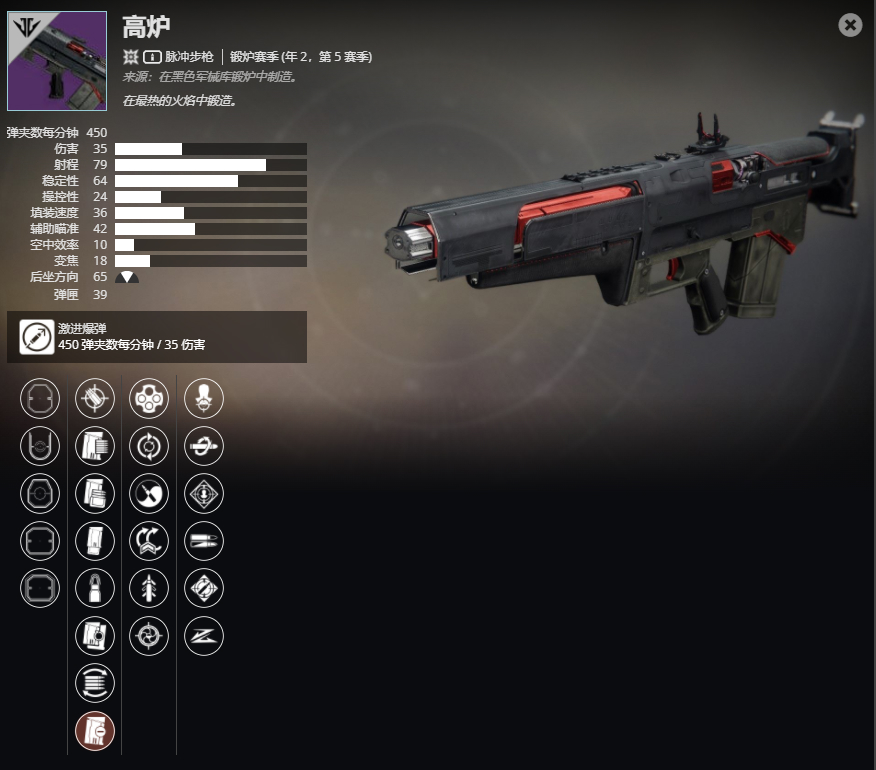Click the 高炉 weapon thumbnail image
The height and width of the screenshot is (770, 876).
(x=57, y=61)
